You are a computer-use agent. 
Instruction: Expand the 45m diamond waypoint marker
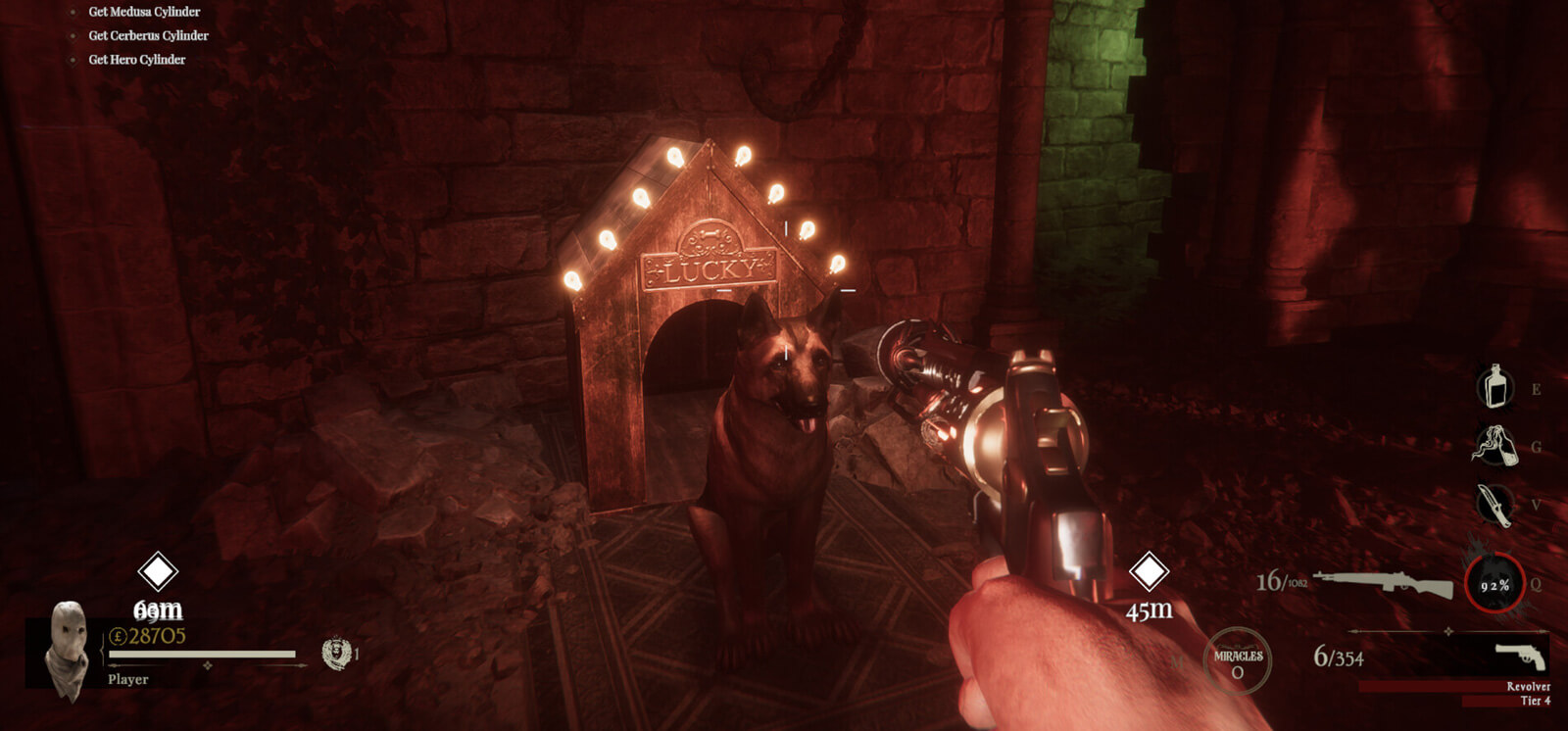tap(1148, 568)
